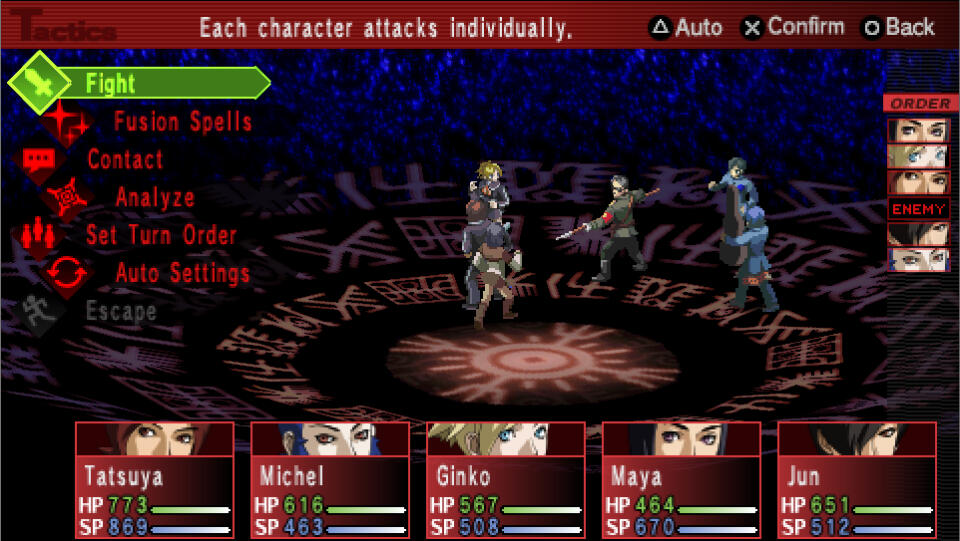This screenshot has width=960, height=541.
Task: Open Set Turn Order
Action: click(160, 235)
